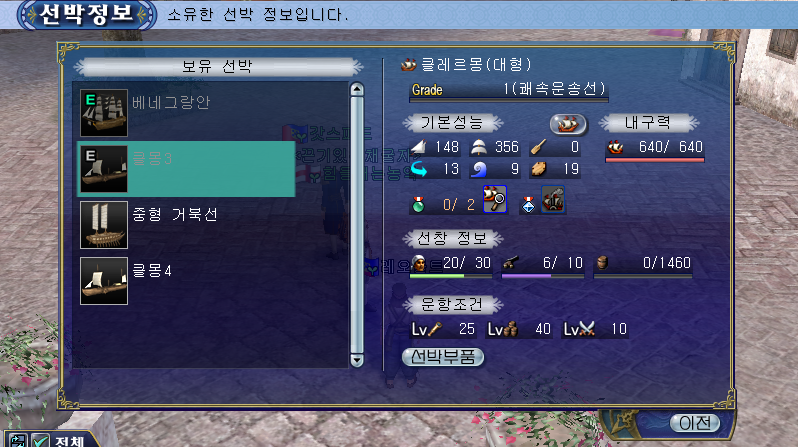Select the 클몽4 ship entry

click(x=186, y=281)
